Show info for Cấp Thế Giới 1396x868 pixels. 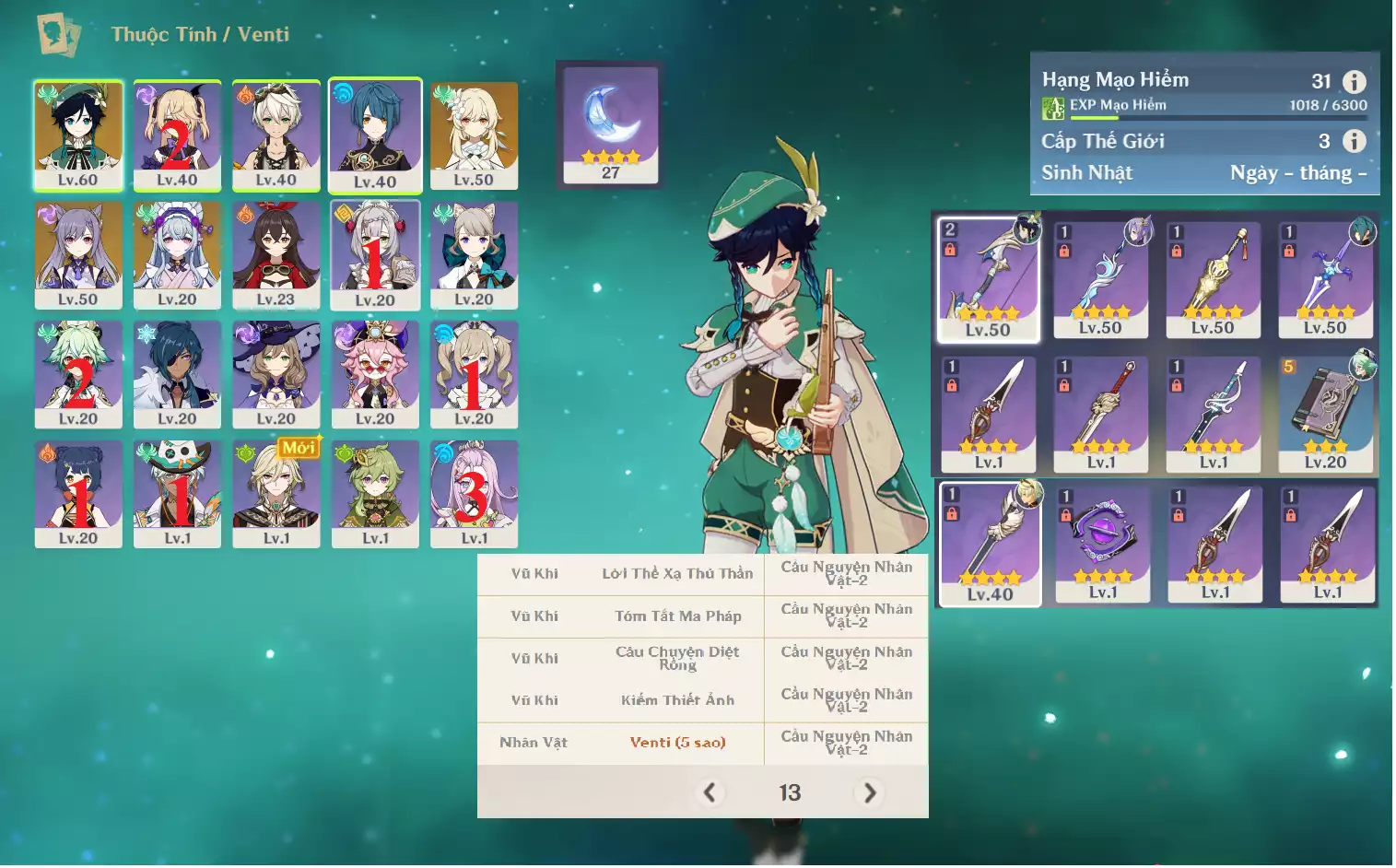(1354, 141)
